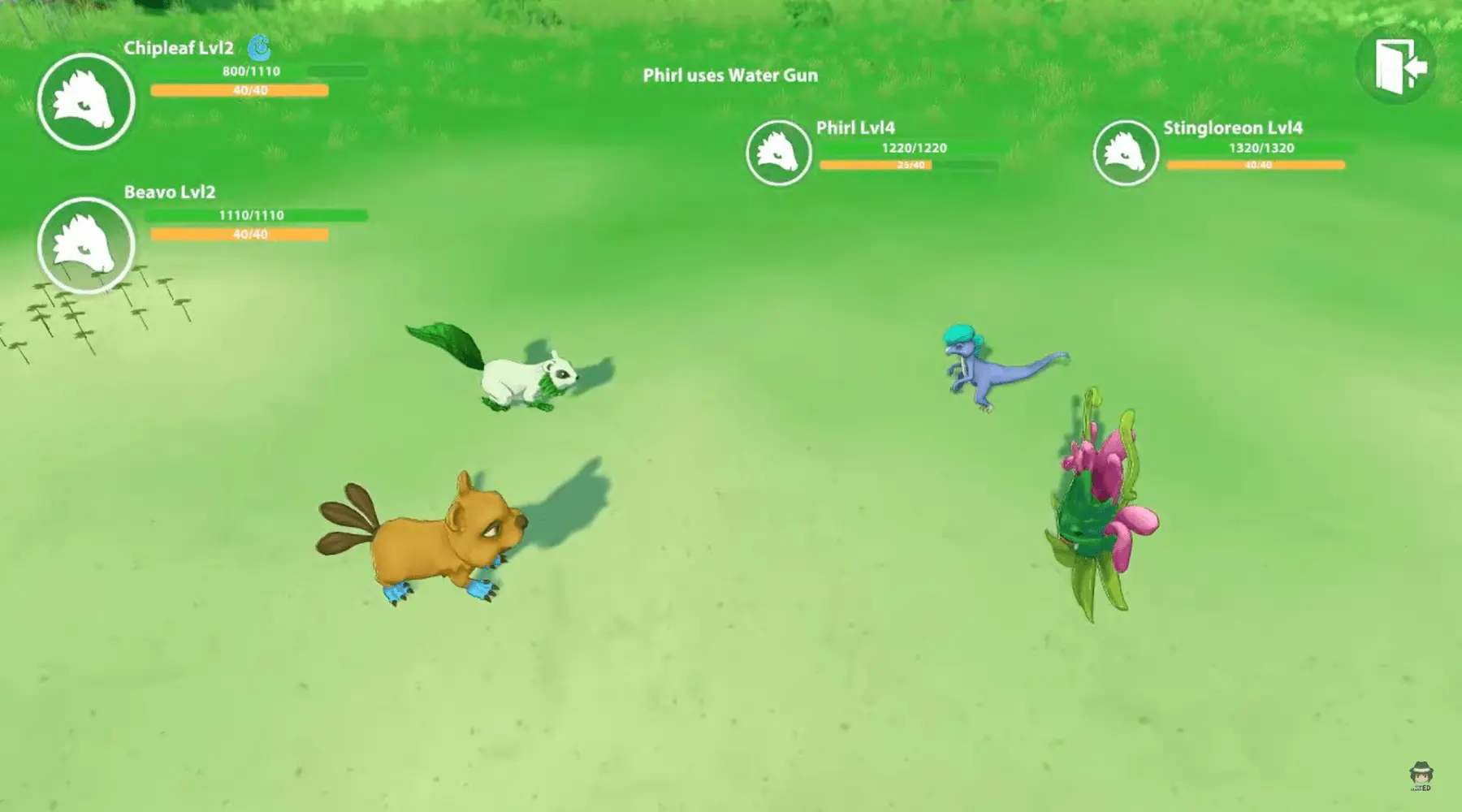This screenshot has width=1462, height=812.
Task: Inspect Chipleaf's blue water status icon
Action: (259, 49)
